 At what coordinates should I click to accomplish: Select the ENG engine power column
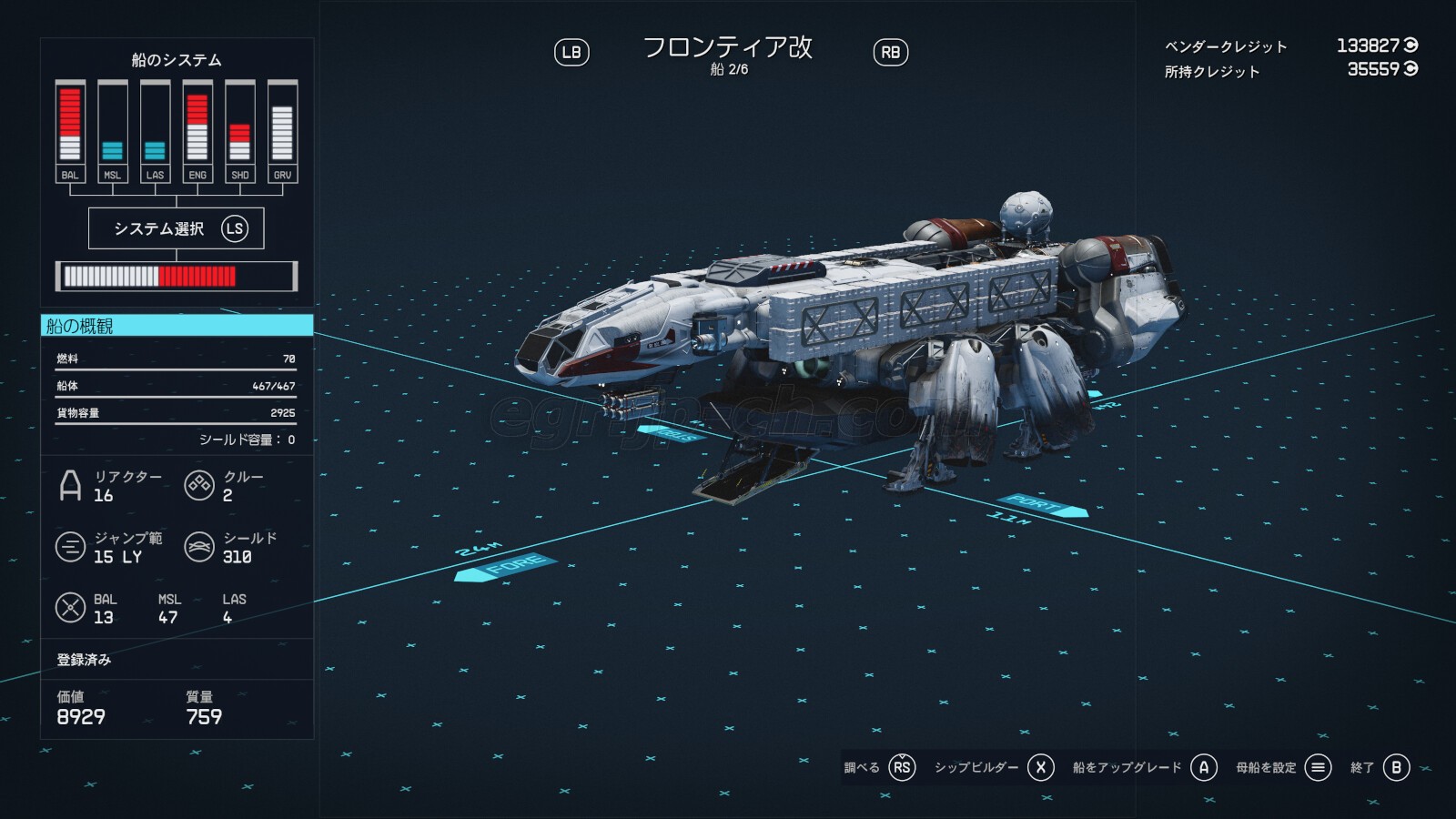[x=197, y=131]
